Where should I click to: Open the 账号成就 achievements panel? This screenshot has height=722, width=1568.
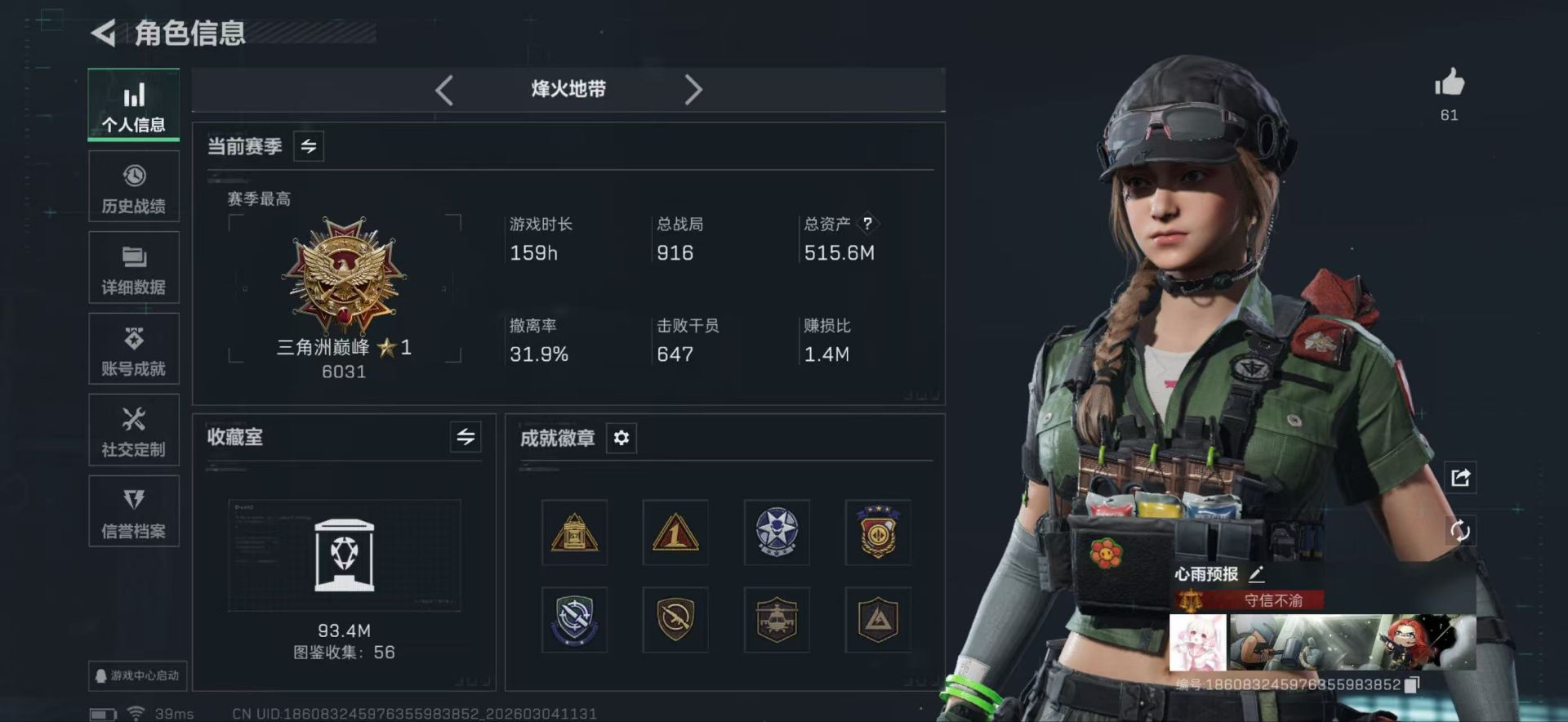point(133,349)
